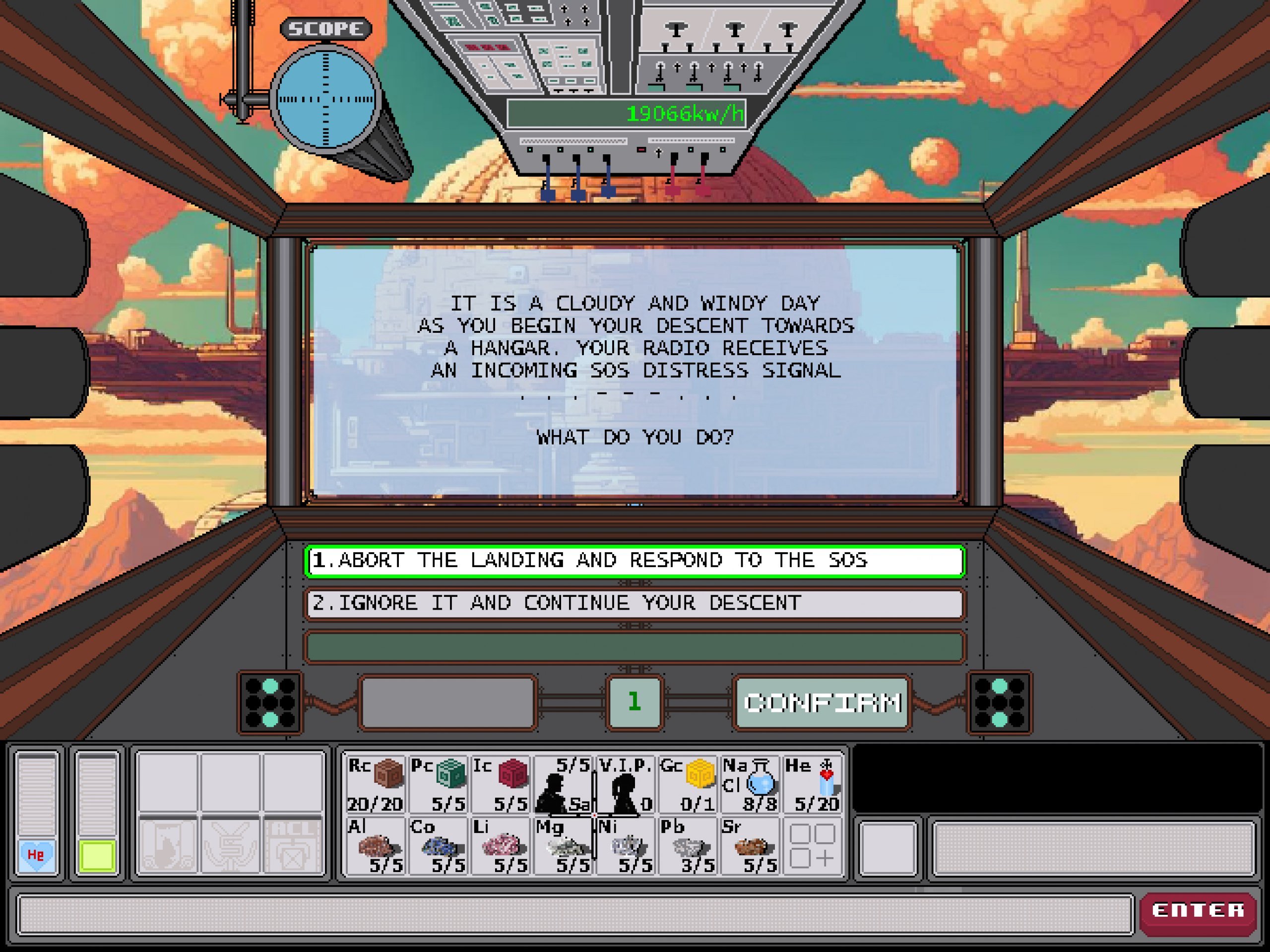Select the NaCl flask slot

click(750, 784)
